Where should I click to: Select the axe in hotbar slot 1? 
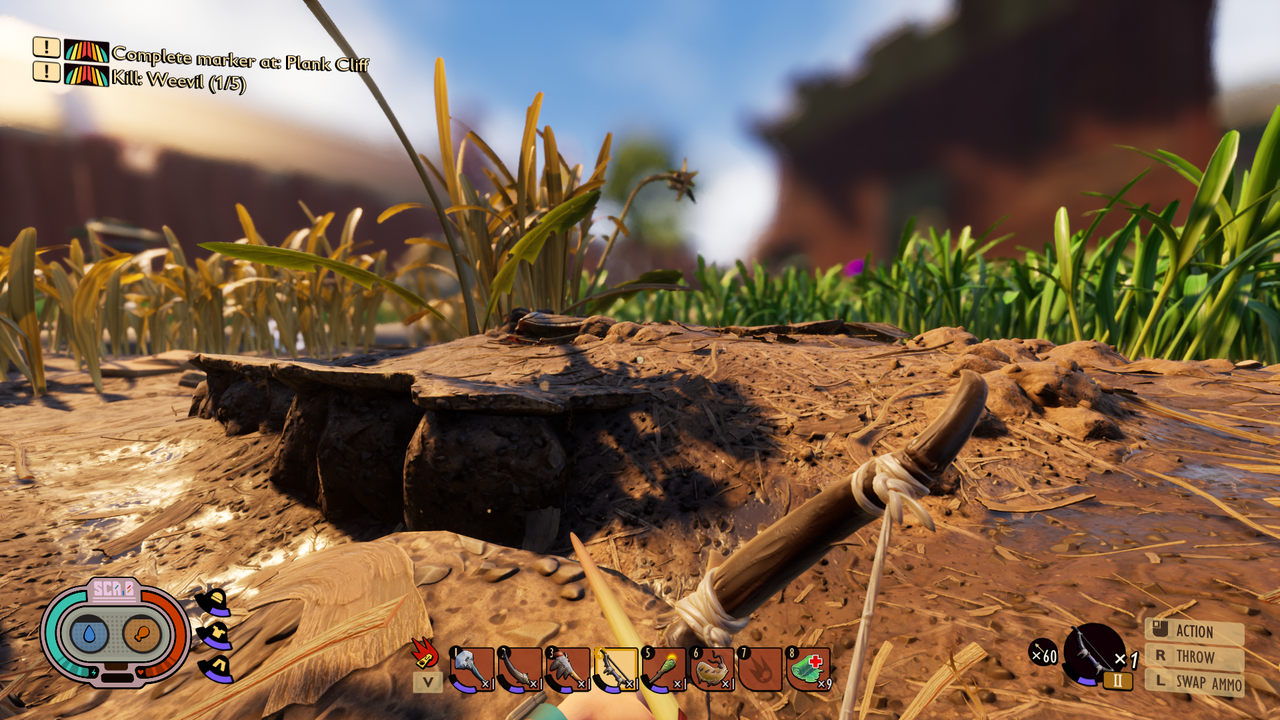pyautogui.click(x=470, y=663)
